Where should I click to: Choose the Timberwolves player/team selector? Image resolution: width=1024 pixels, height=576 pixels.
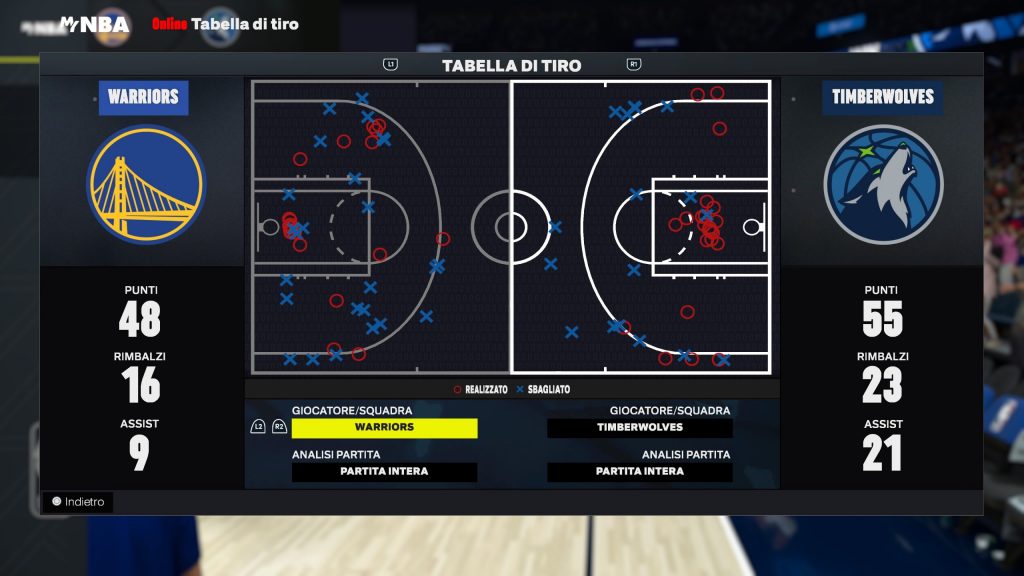click(640, 428)
